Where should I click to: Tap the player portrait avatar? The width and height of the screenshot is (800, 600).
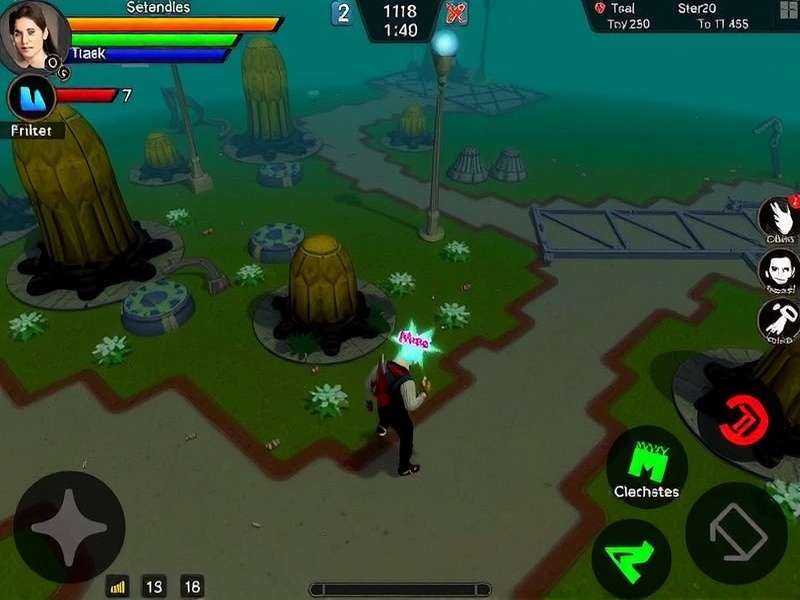[33, 36]
